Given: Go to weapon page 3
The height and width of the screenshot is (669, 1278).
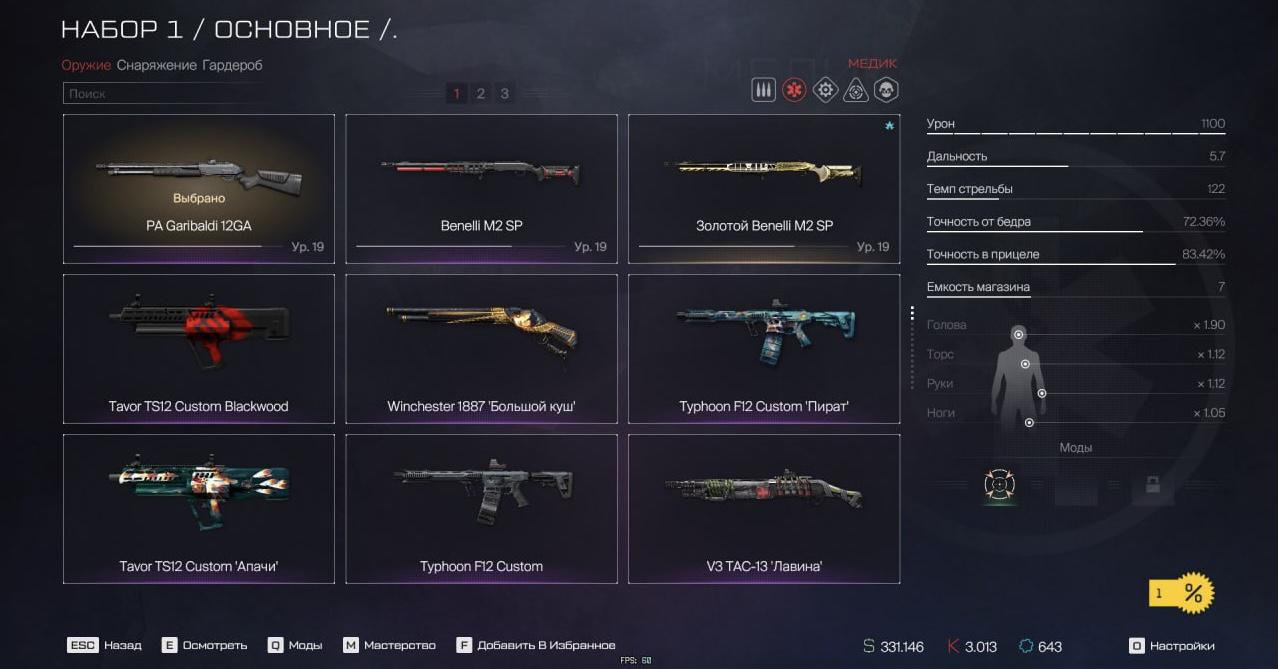Looking at the screenshot, I should point(505,94).
